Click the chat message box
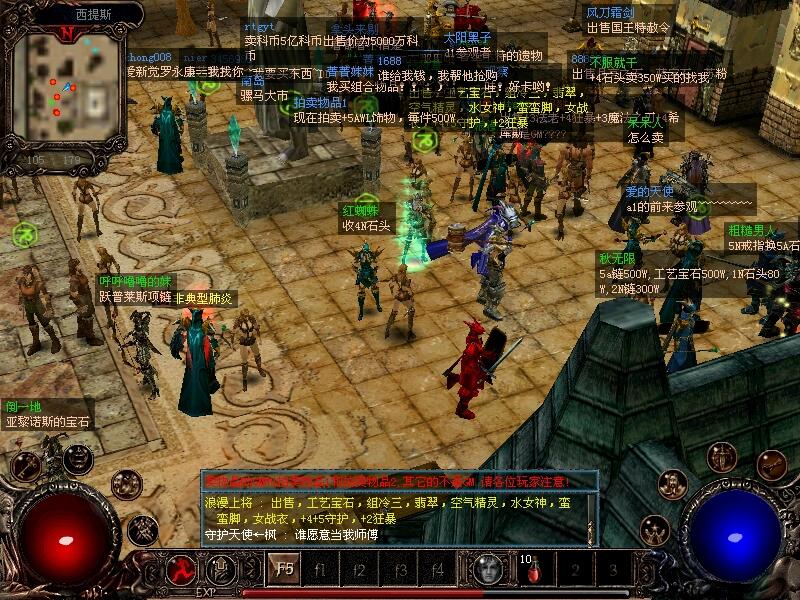 [x=398, y=519]
